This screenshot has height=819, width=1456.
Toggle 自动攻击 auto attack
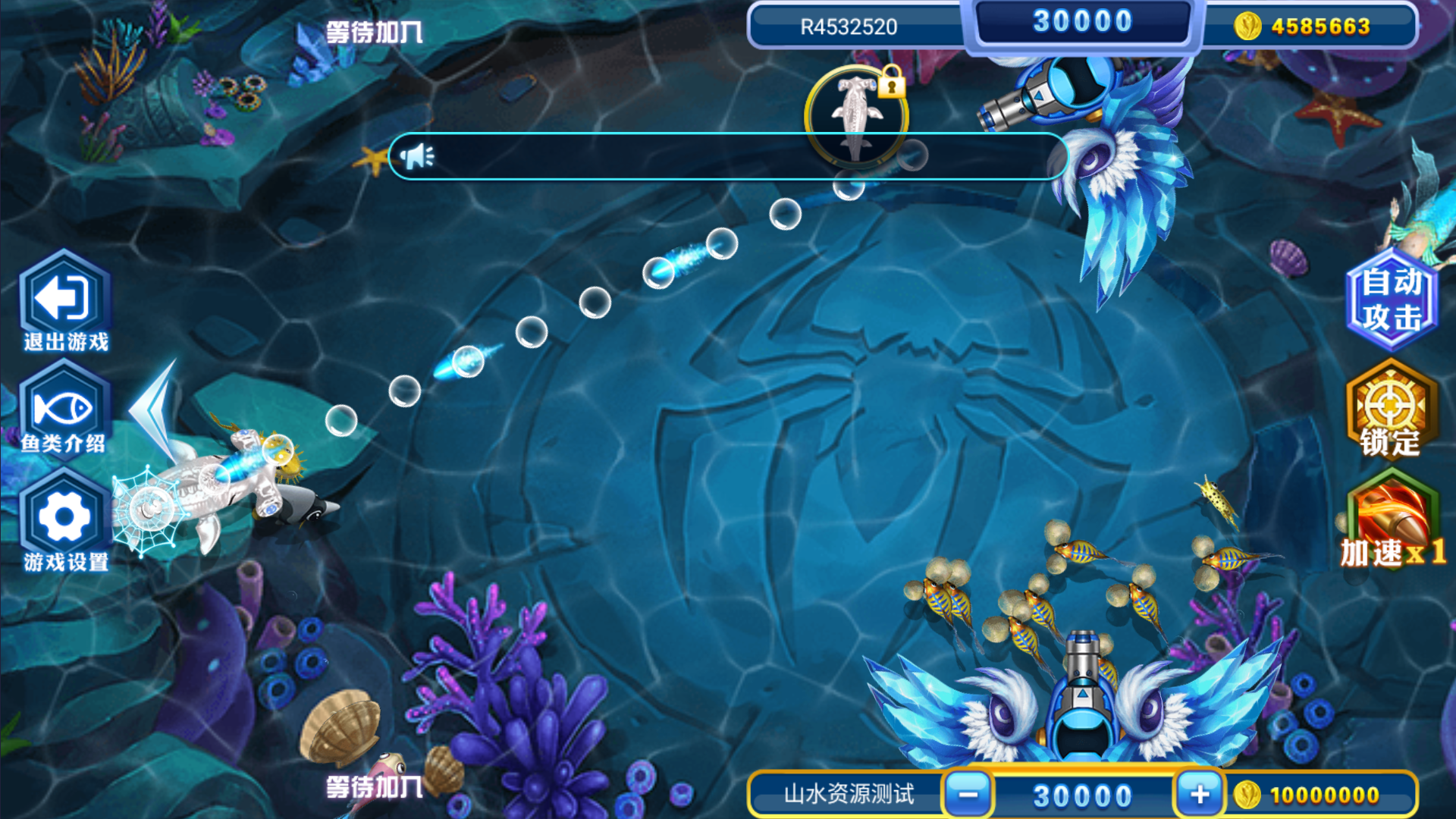[1391, 300]
